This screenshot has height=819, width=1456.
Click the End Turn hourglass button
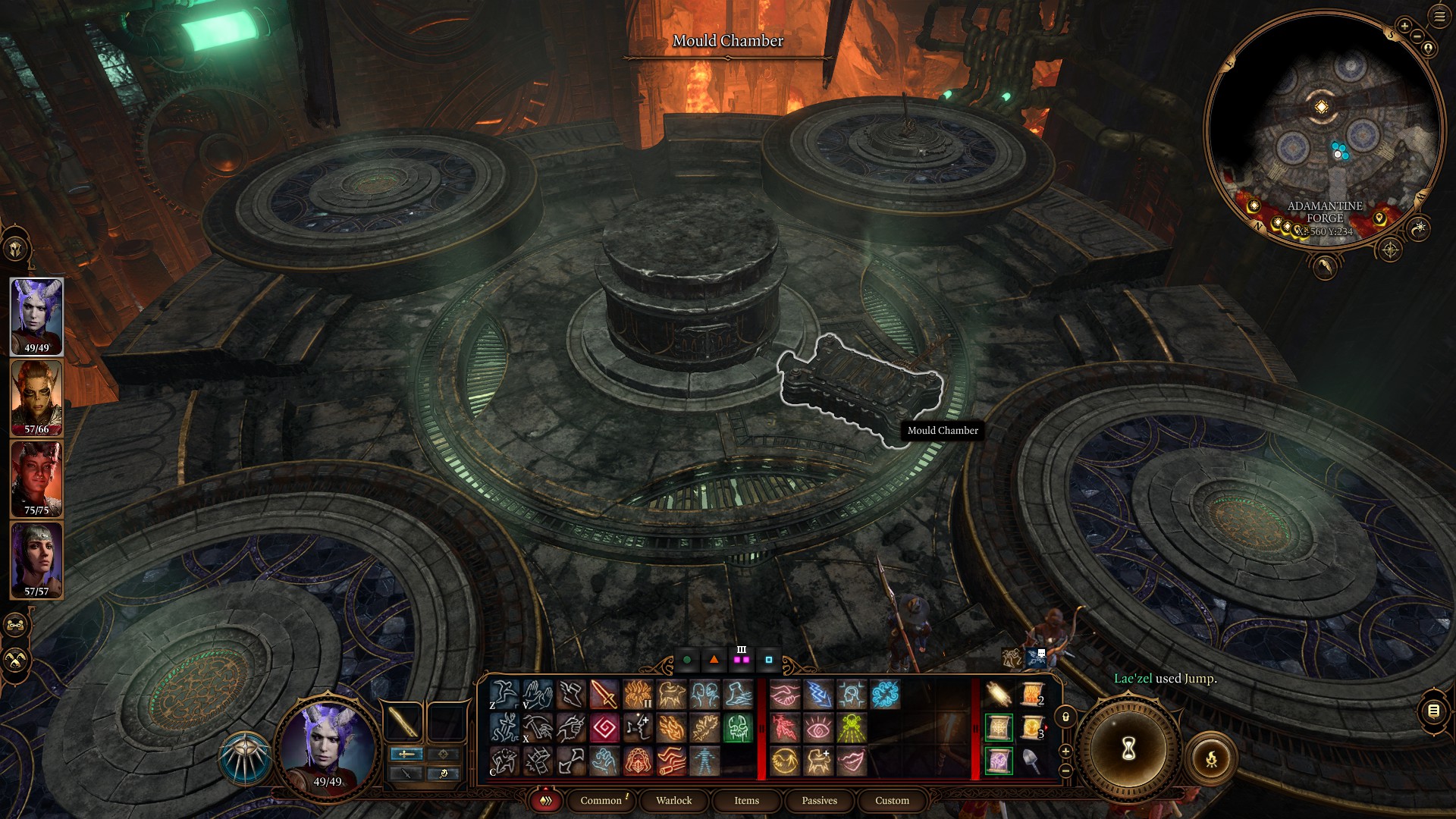[x=1128, y=749]
